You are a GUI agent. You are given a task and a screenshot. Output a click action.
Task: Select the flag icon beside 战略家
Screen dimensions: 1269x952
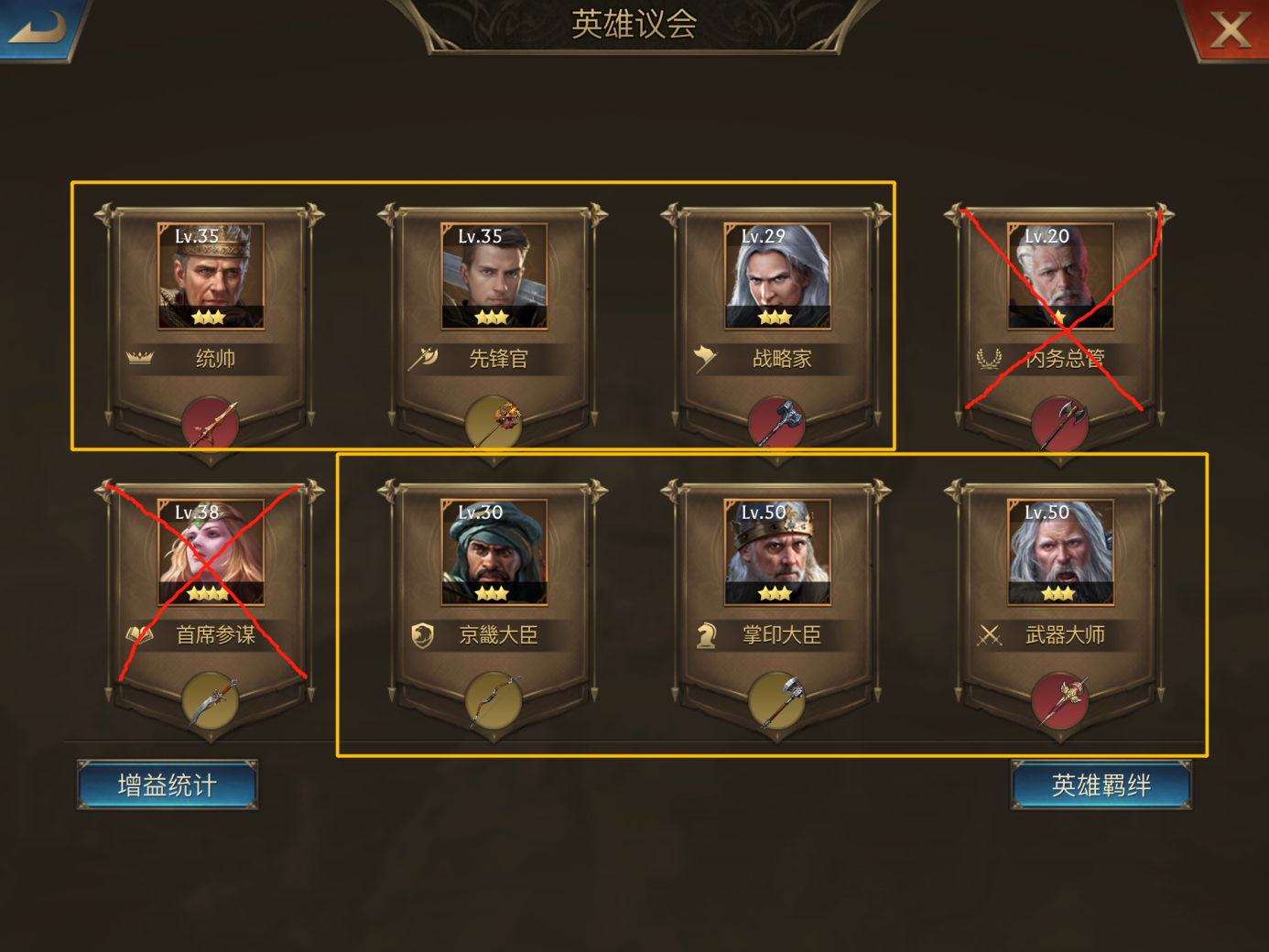click(704, 358)
